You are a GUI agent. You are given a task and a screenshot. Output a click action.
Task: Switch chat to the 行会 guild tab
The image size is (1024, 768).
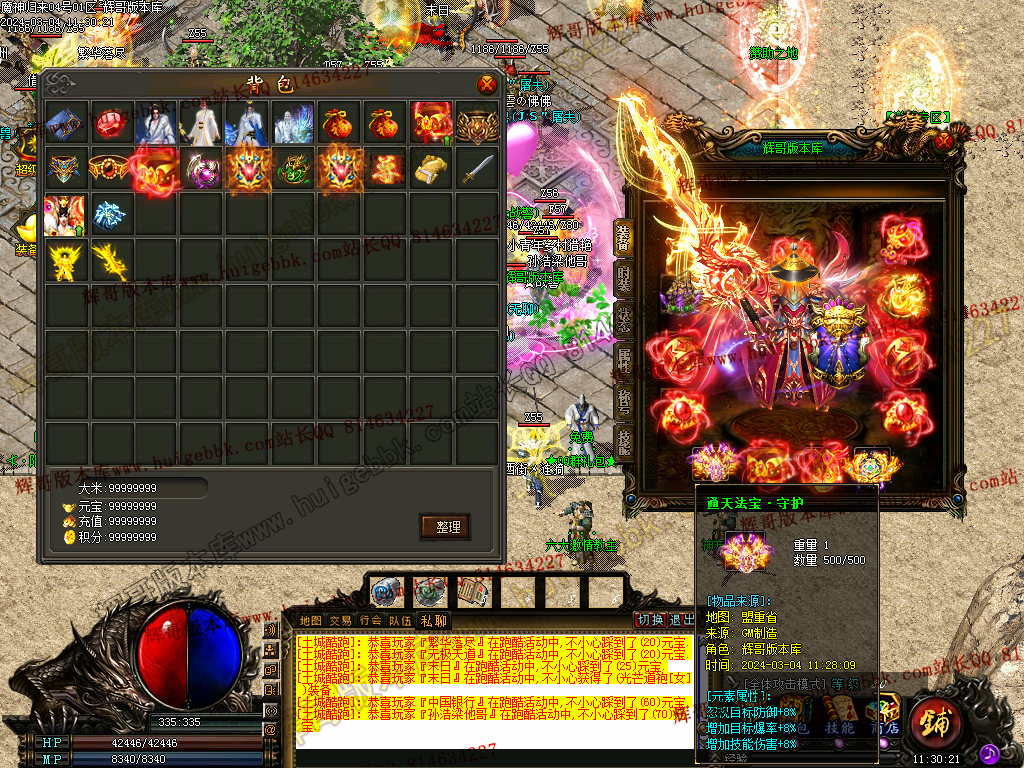pos(371,620)
